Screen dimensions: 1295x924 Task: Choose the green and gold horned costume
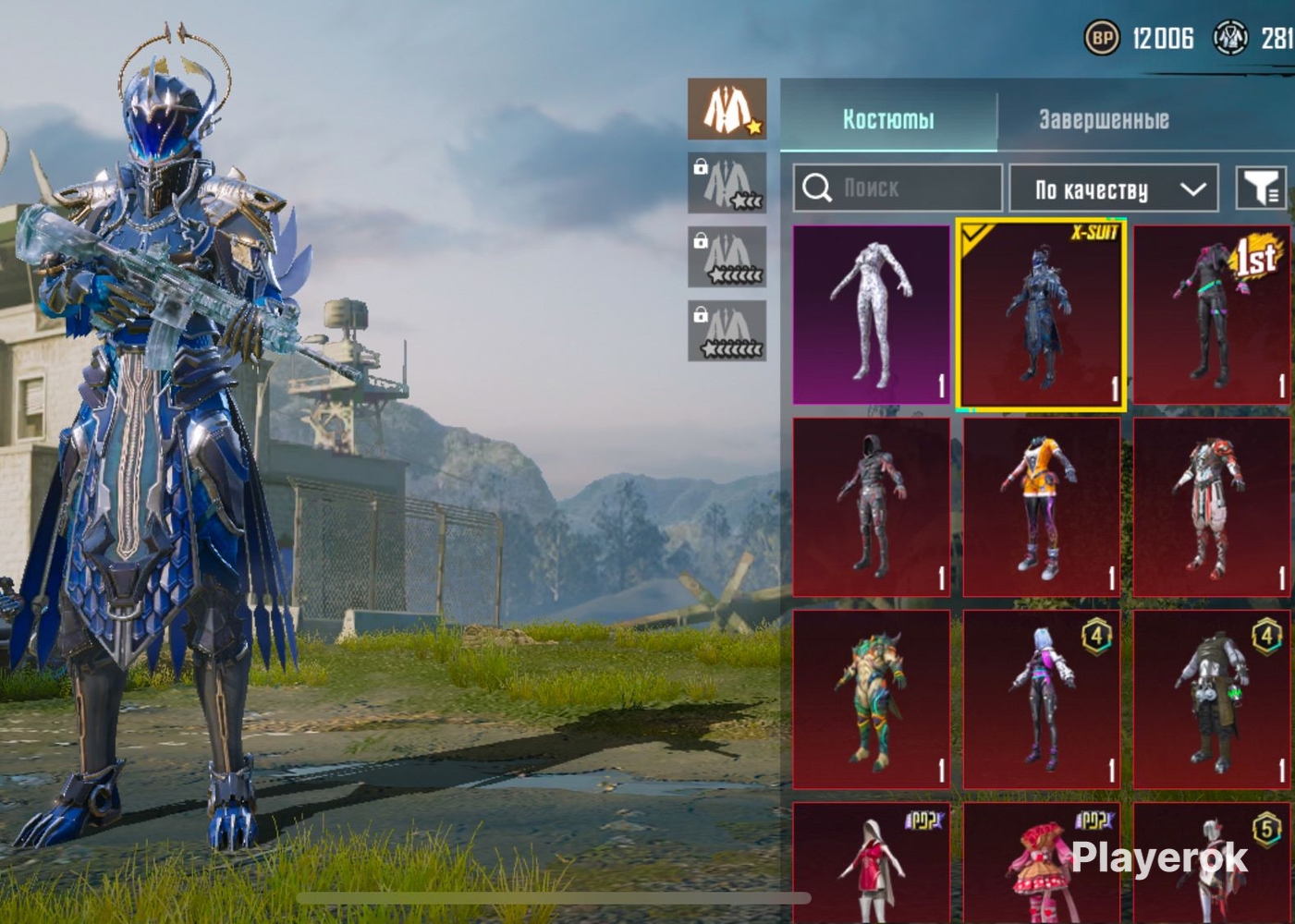pyautogui.click(x=871, y=699)
